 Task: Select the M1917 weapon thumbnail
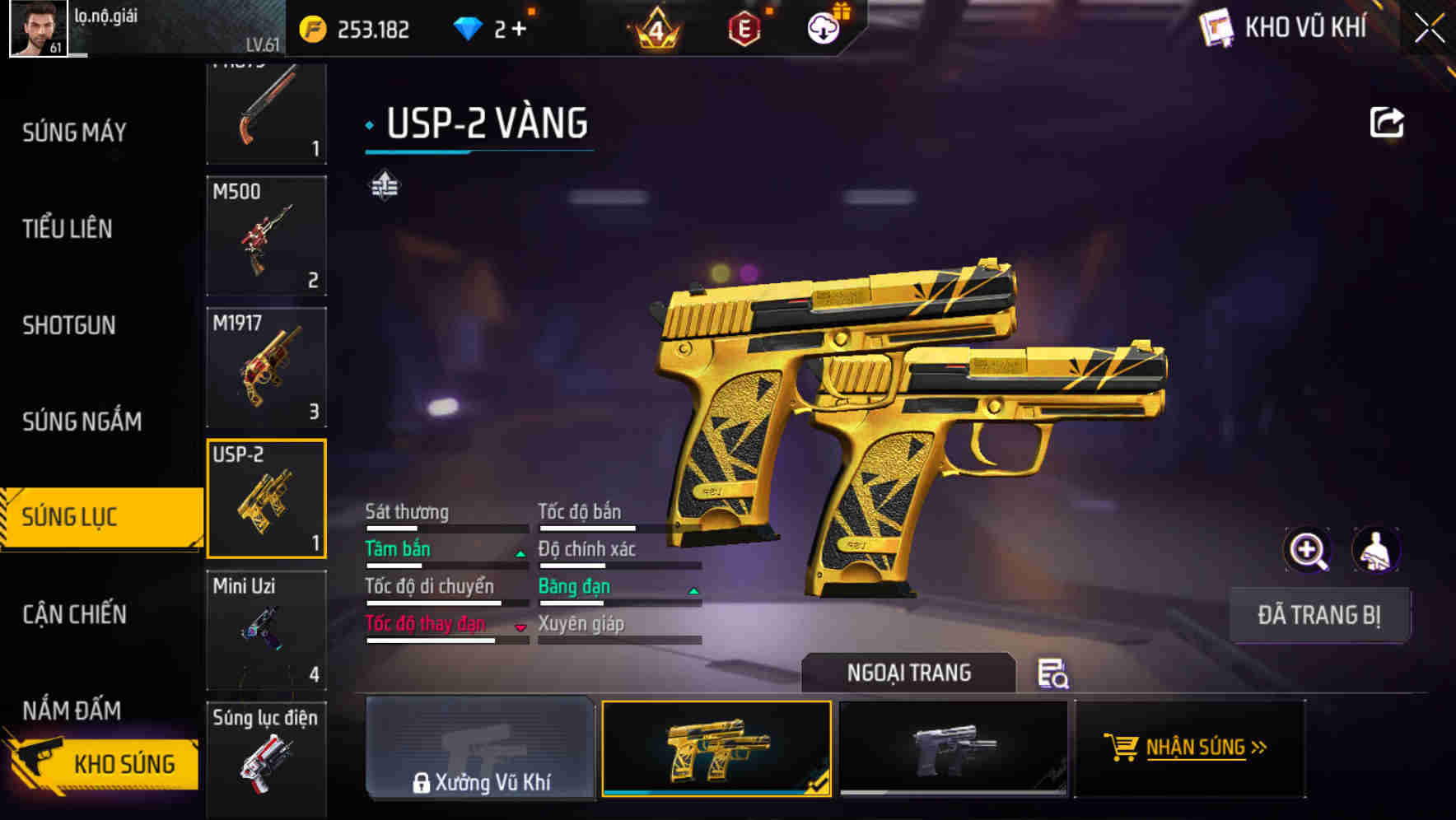click(266, 368)
